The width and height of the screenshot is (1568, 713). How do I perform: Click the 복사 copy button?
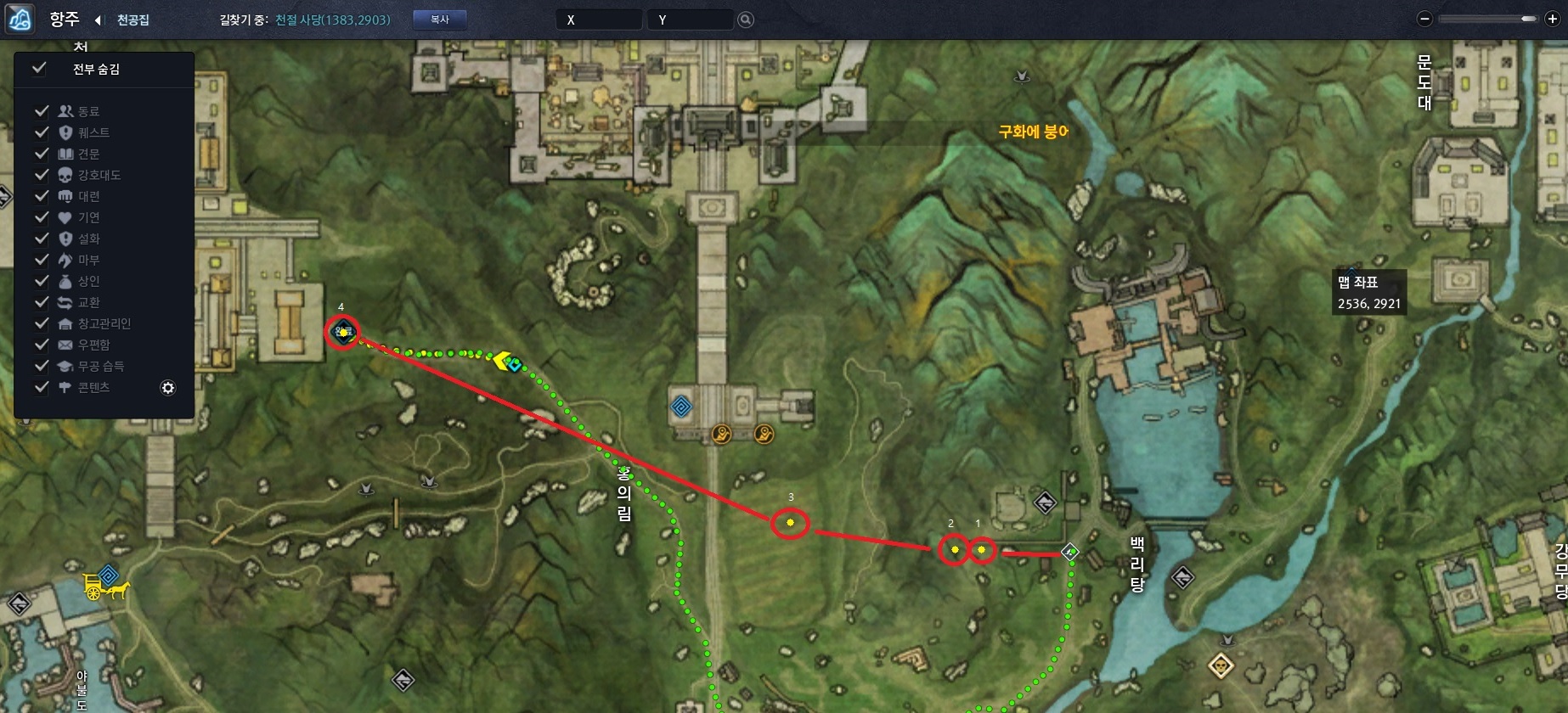tap(439, 20)
